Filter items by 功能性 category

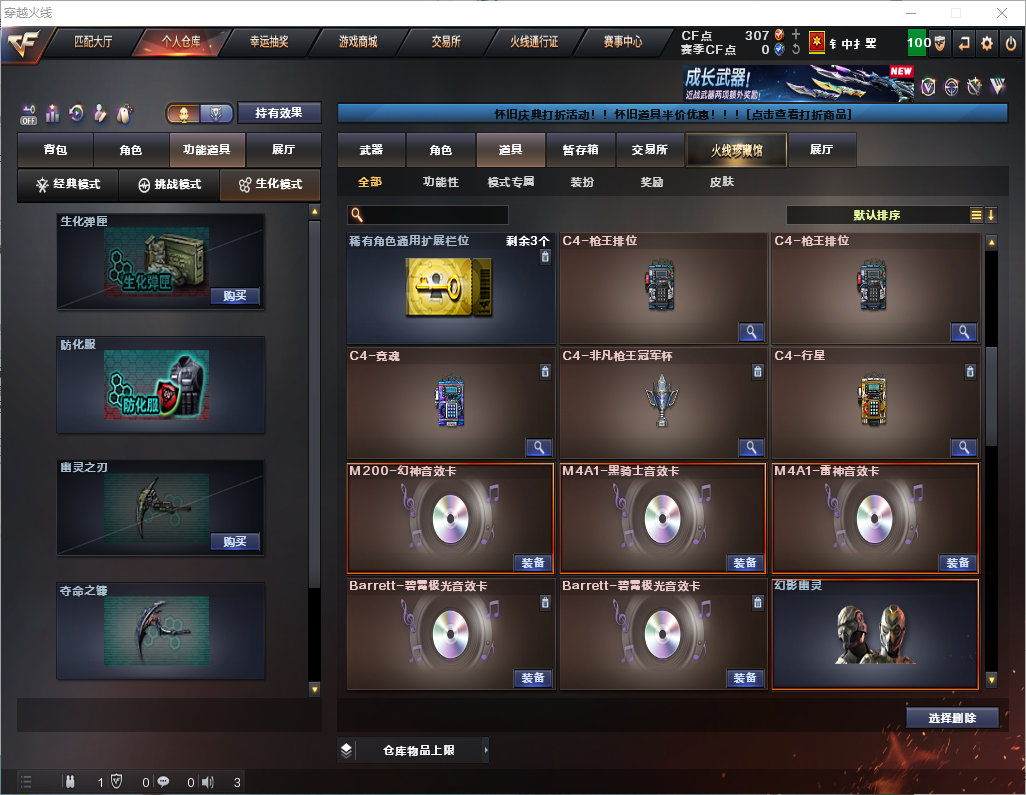click(x=440, y=182)
